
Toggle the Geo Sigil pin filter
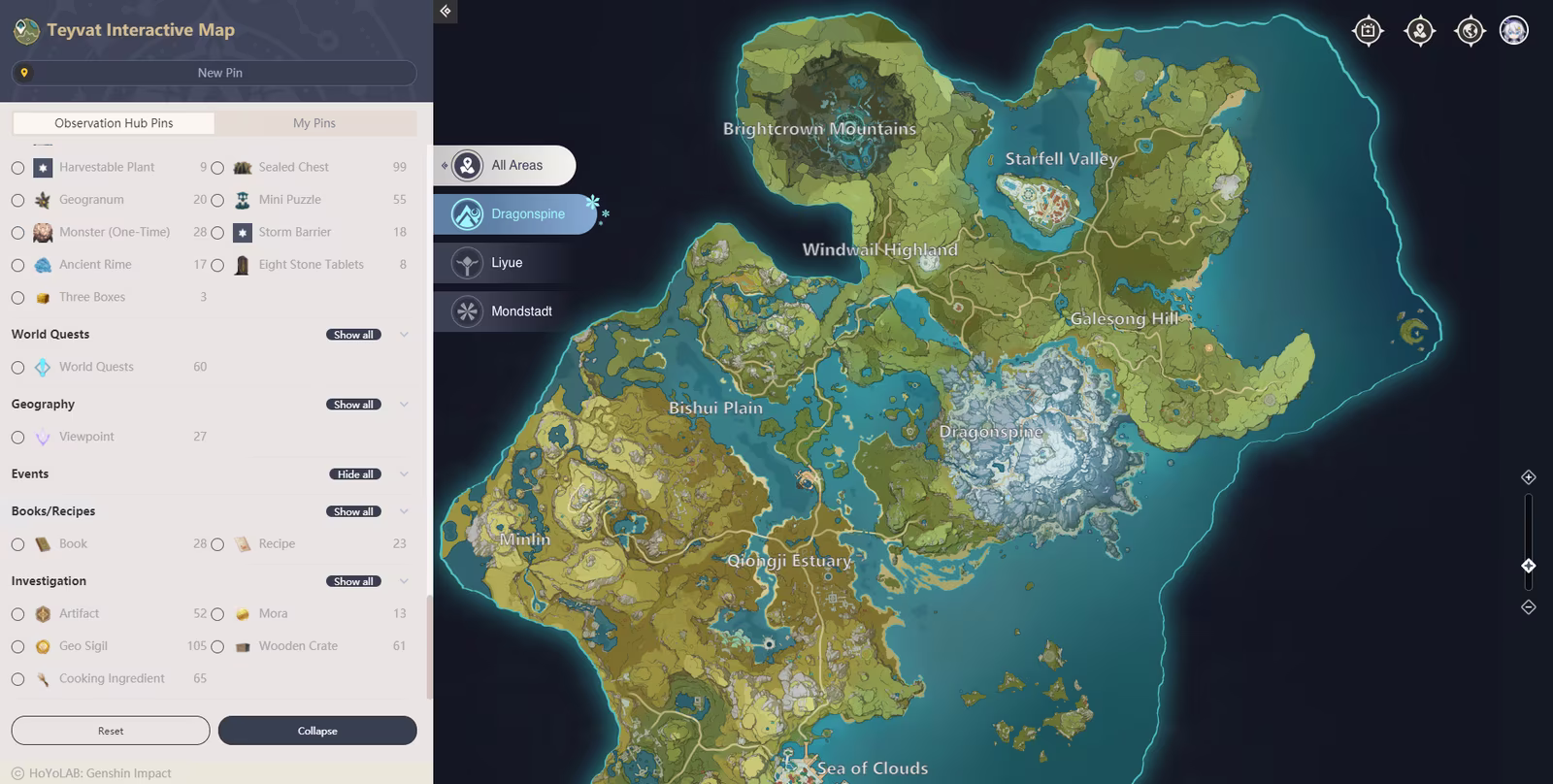pyautogui.click(x=18, y=647)
